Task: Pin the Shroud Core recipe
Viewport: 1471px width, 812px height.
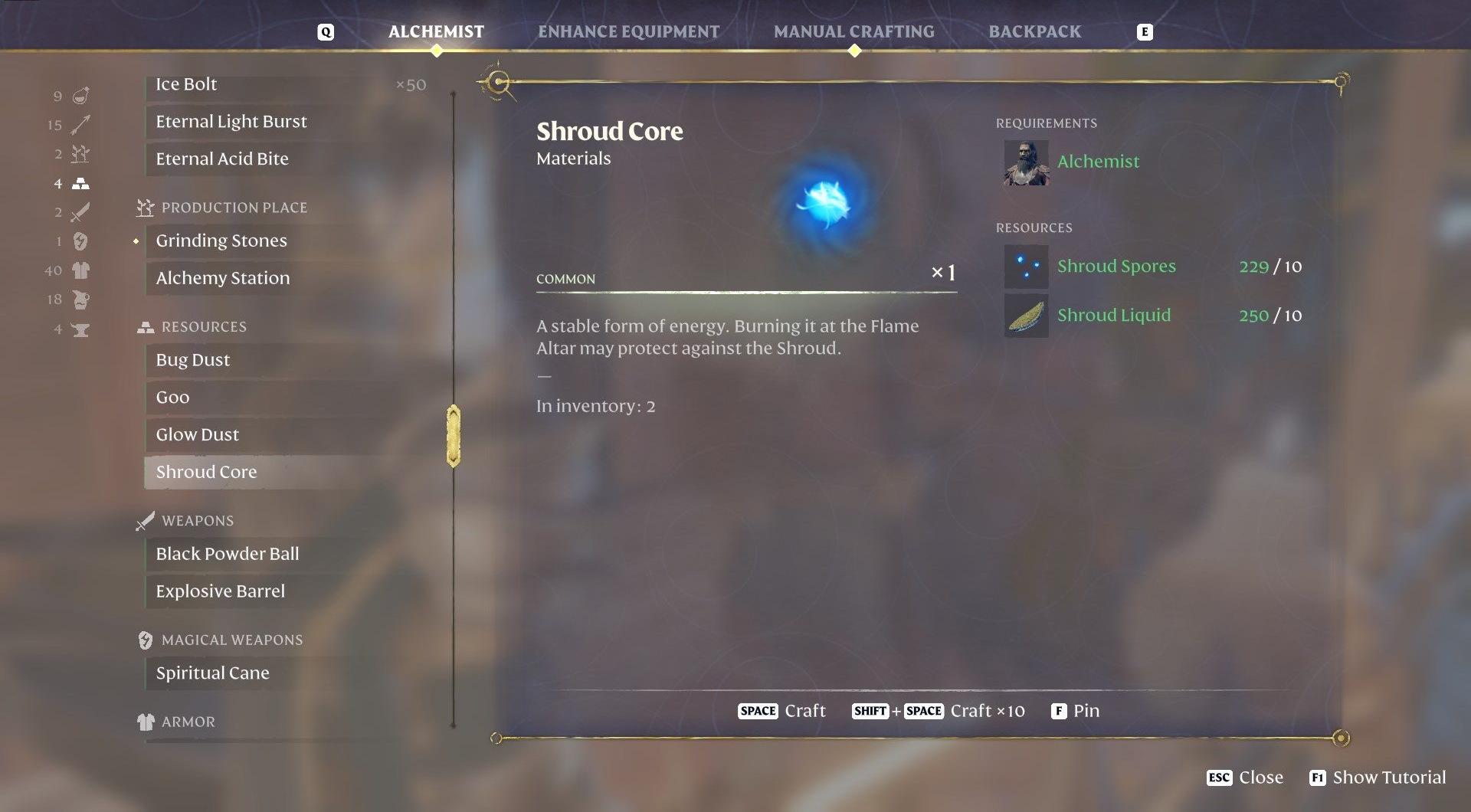Action: [x=1076, y=711]
